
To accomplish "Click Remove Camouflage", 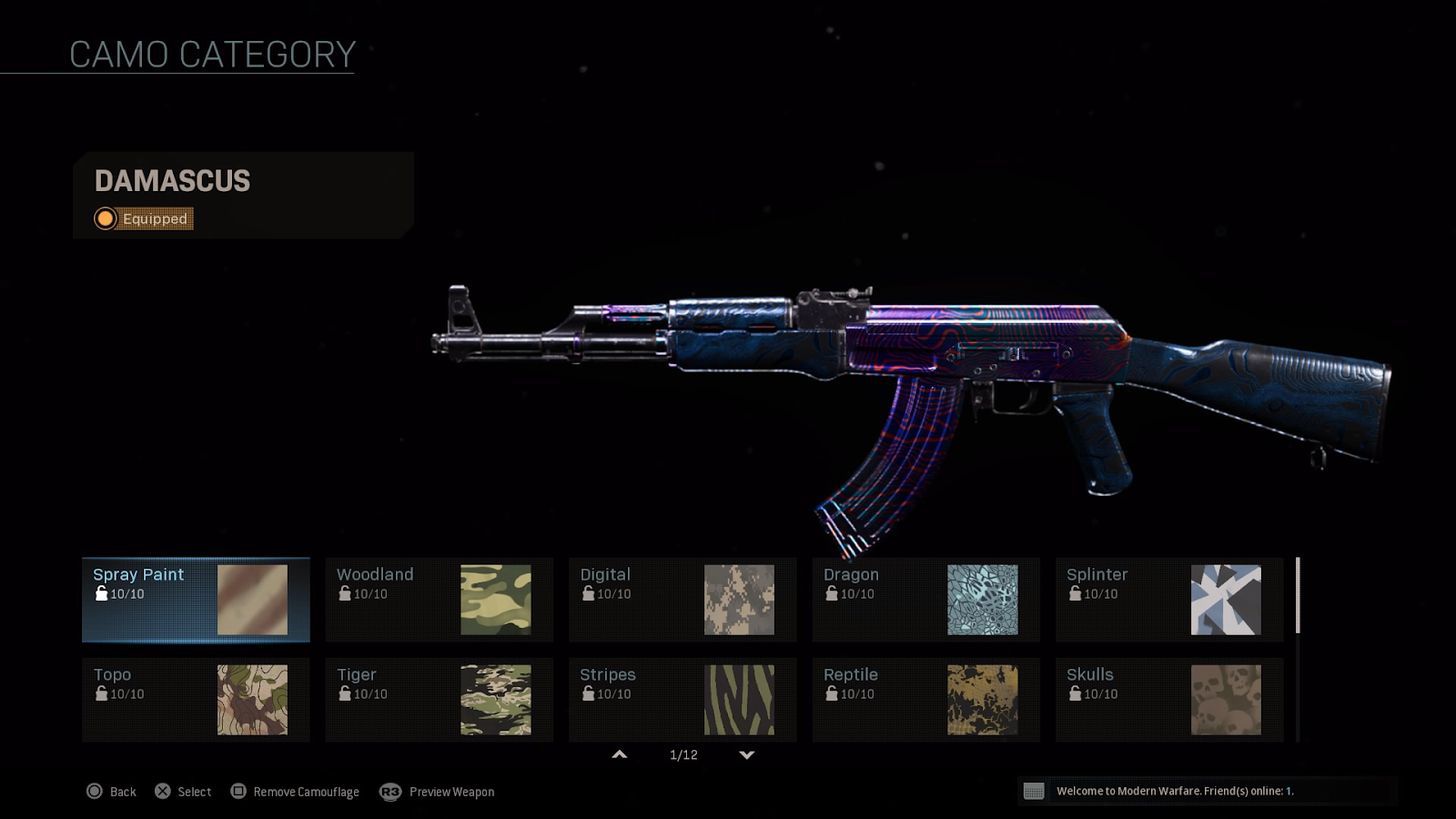I will [295, 792].
